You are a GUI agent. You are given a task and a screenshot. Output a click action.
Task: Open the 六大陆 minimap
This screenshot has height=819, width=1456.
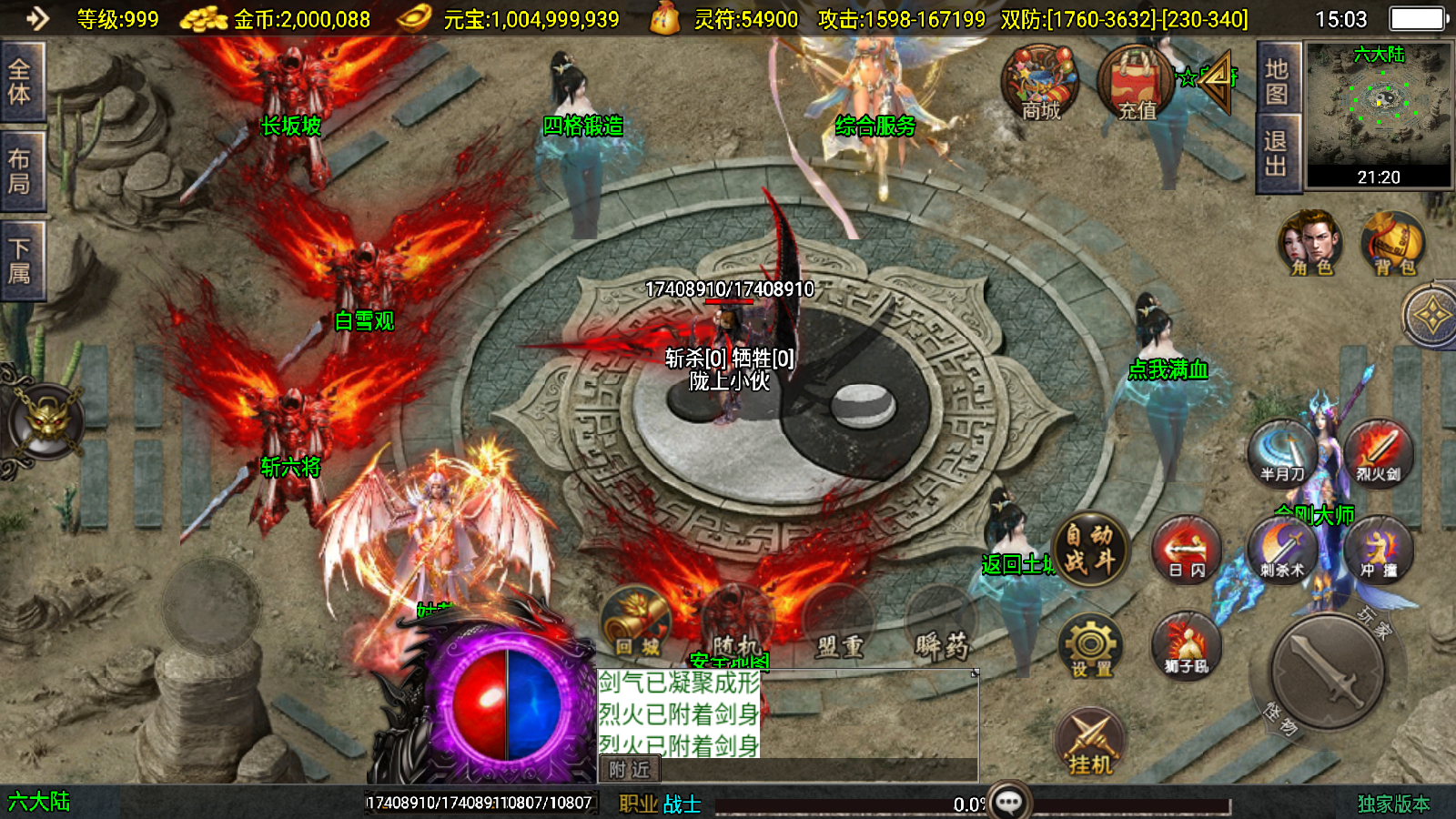pyautogui.click(x=1379, y=114)
